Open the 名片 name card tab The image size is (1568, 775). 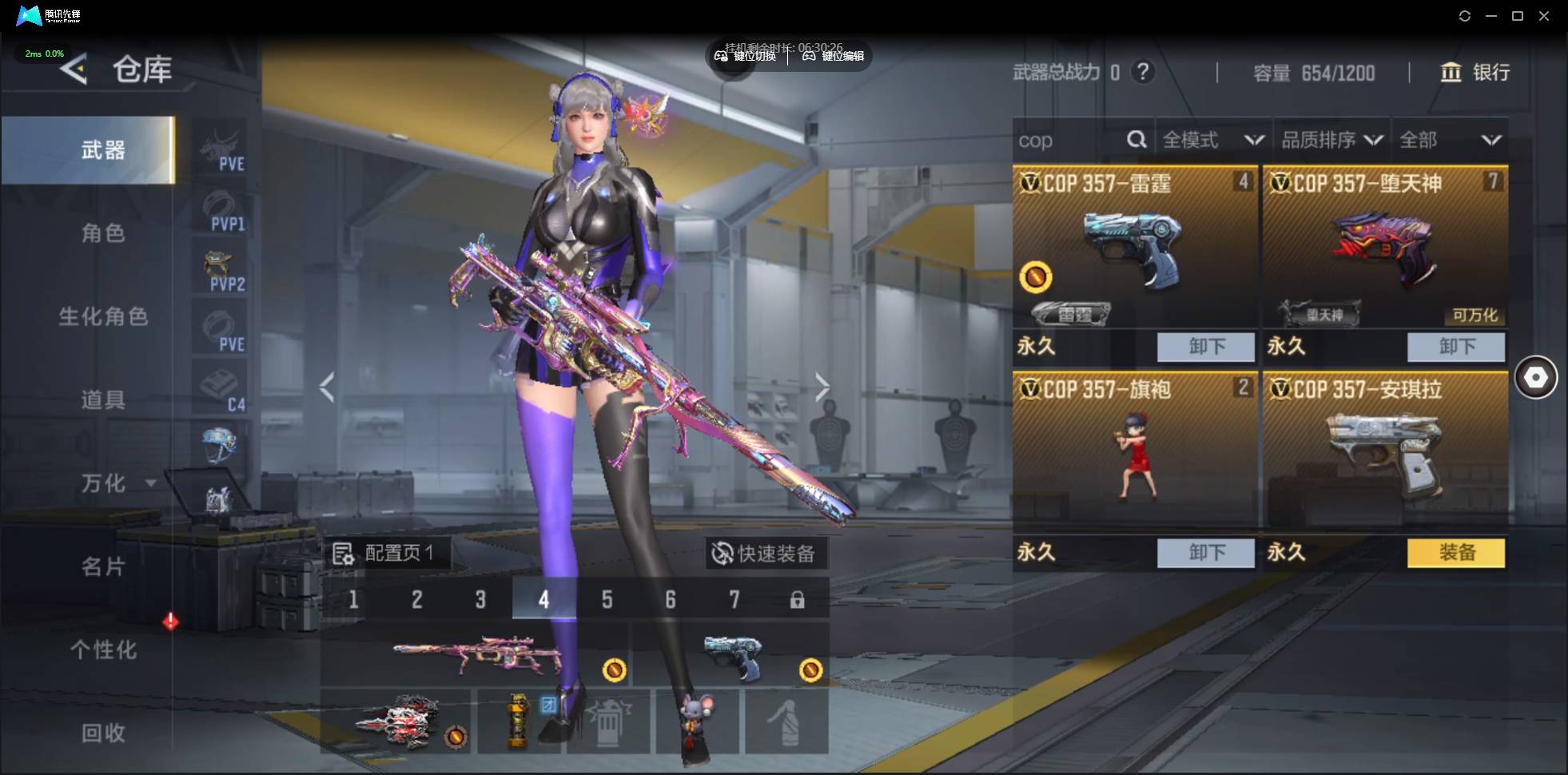tap(103, 566)
